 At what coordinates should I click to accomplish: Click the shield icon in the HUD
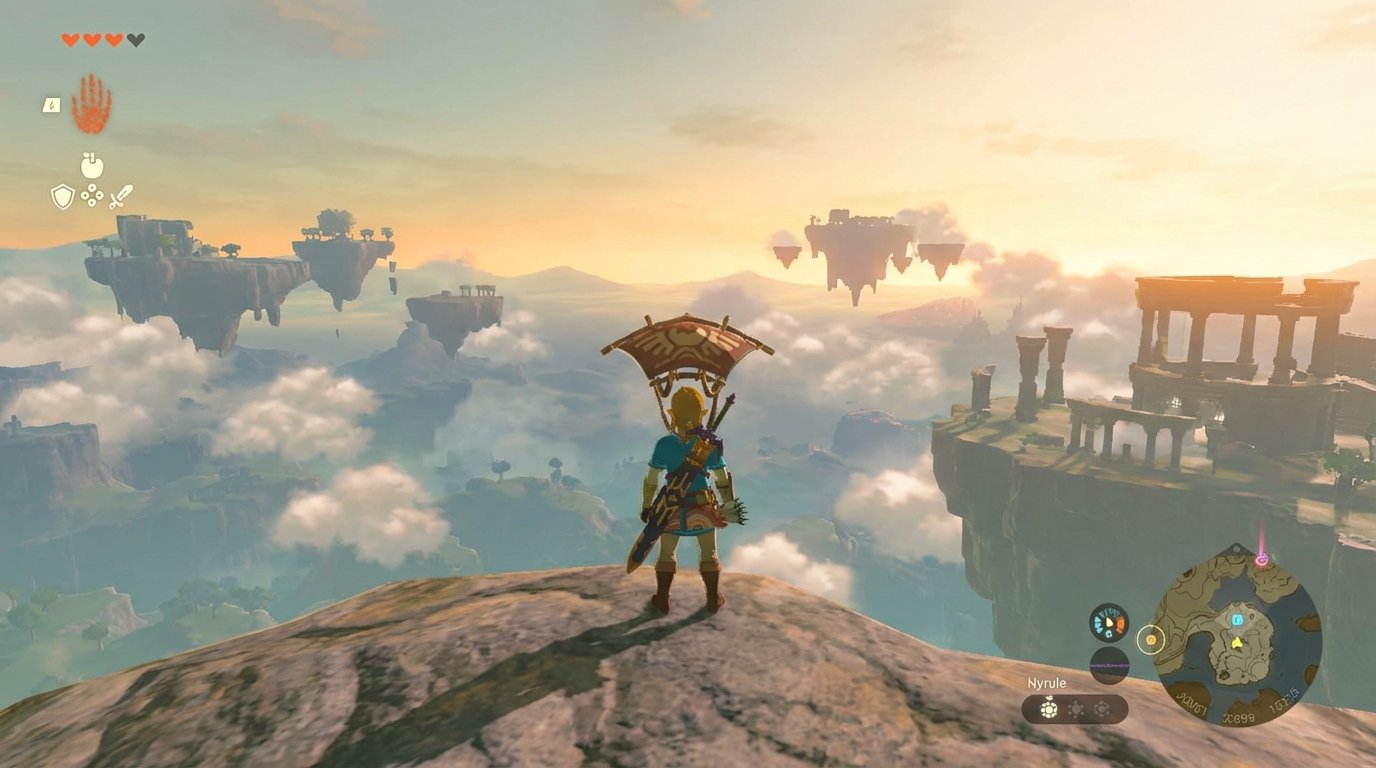click(62, 197)
